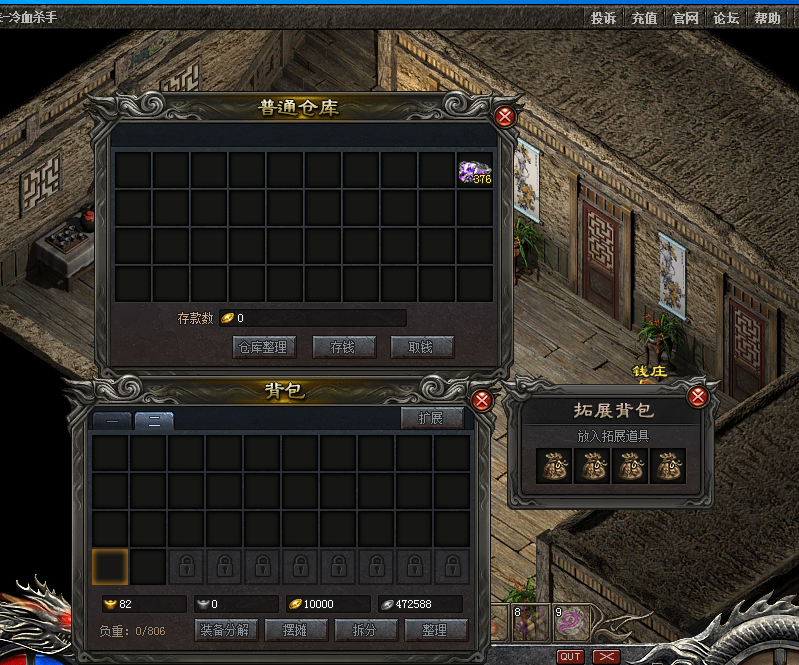Open the 摆摊 stall button

coord(293,630)
